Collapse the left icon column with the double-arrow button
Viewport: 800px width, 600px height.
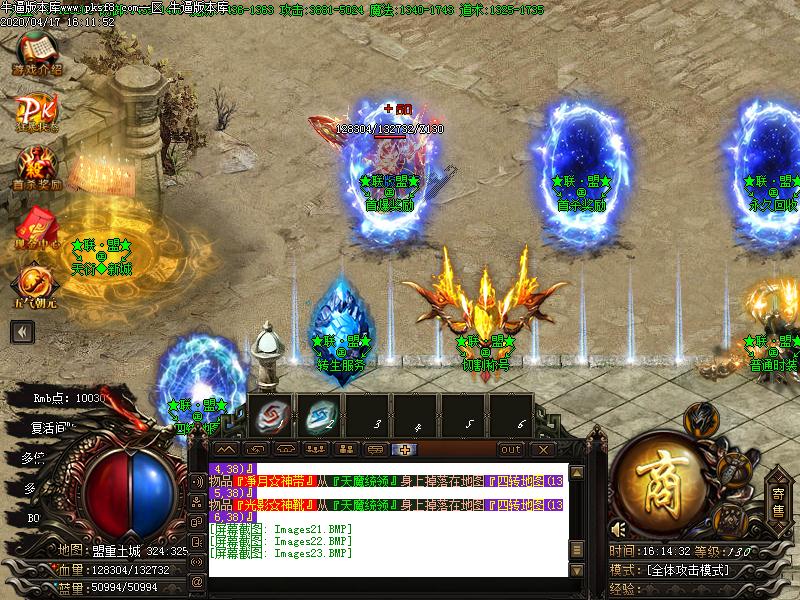click(23, 332)
